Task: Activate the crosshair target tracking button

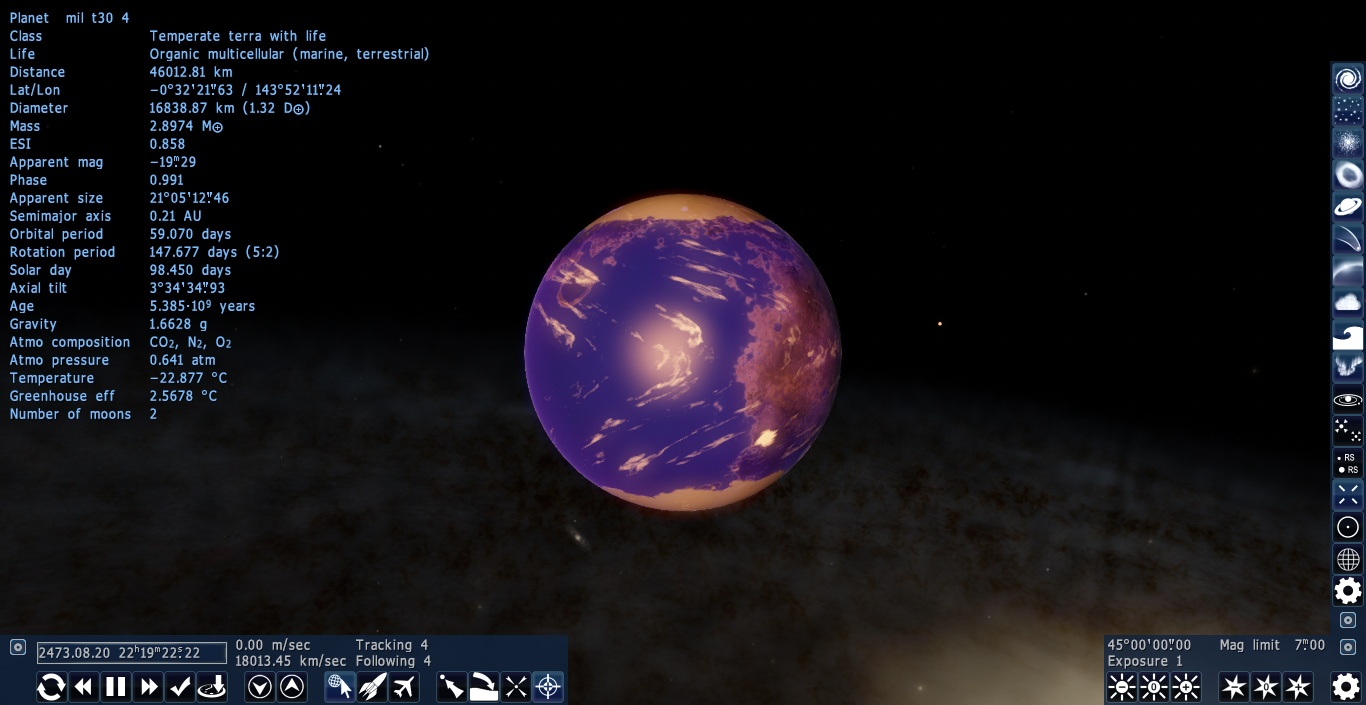Action: [x=548, y=687]
